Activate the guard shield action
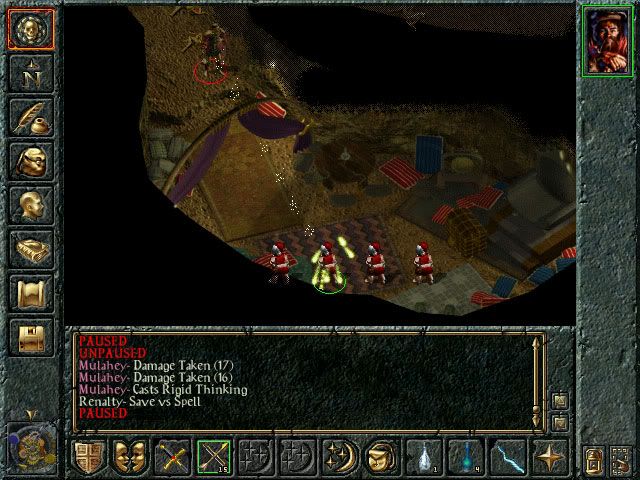 coord(87,457)
